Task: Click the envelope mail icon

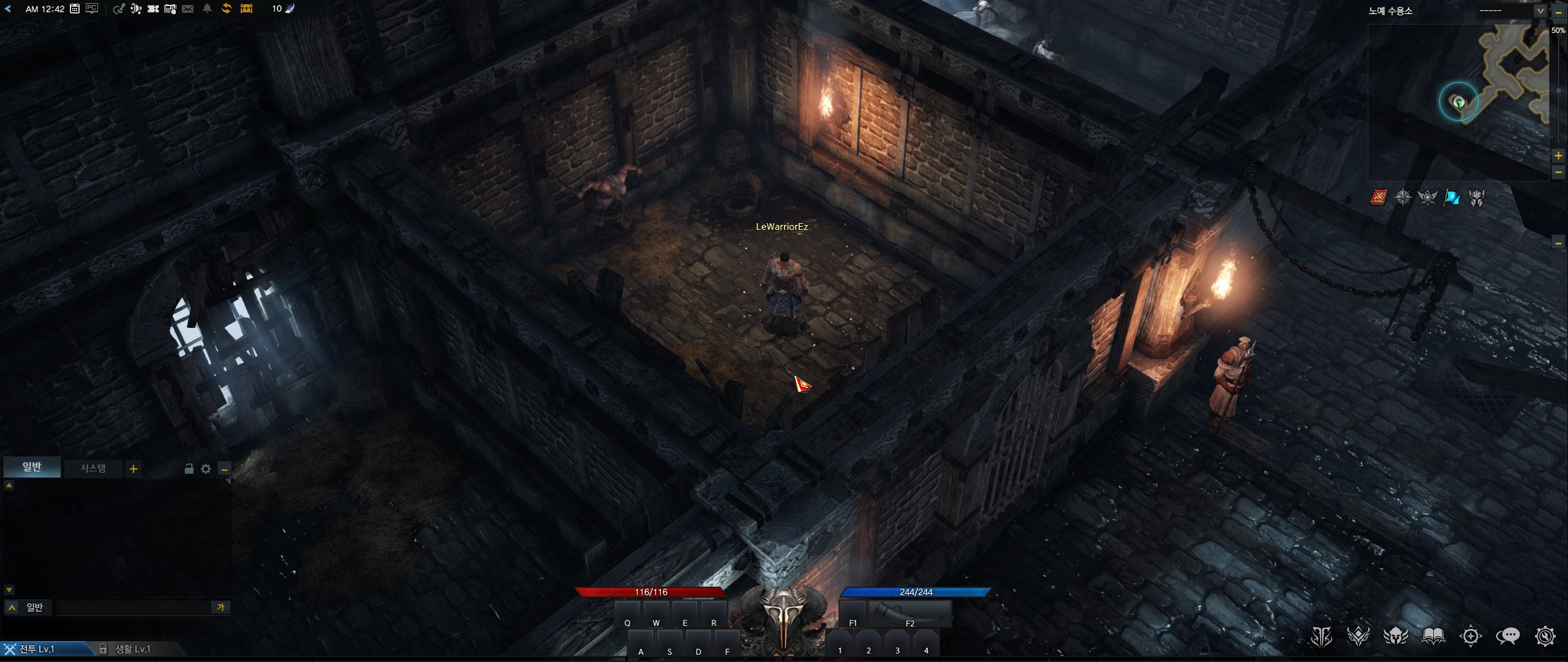Action: [188, 9]
